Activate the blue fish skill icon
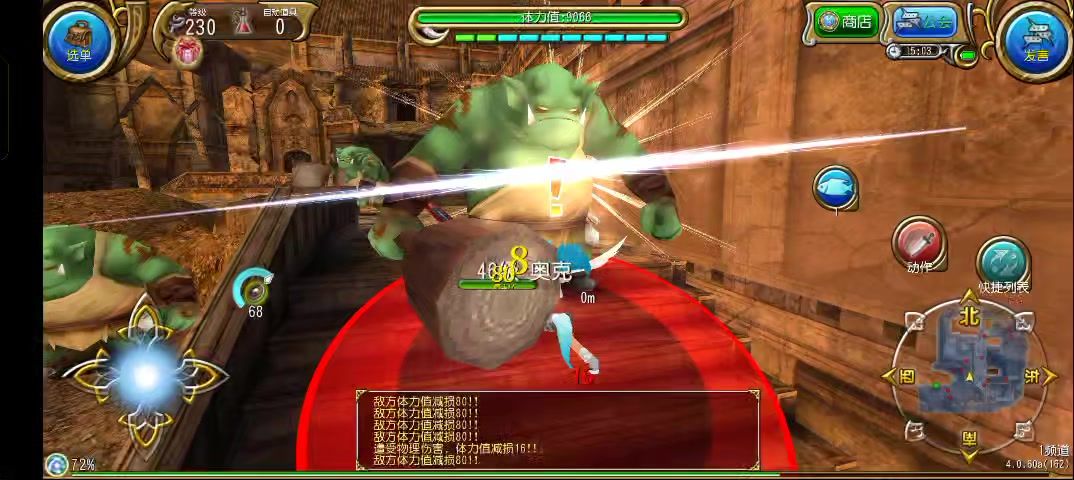The width and height of the screenshot is (1074, 480). pyautogui.click(x=834, y=187)
